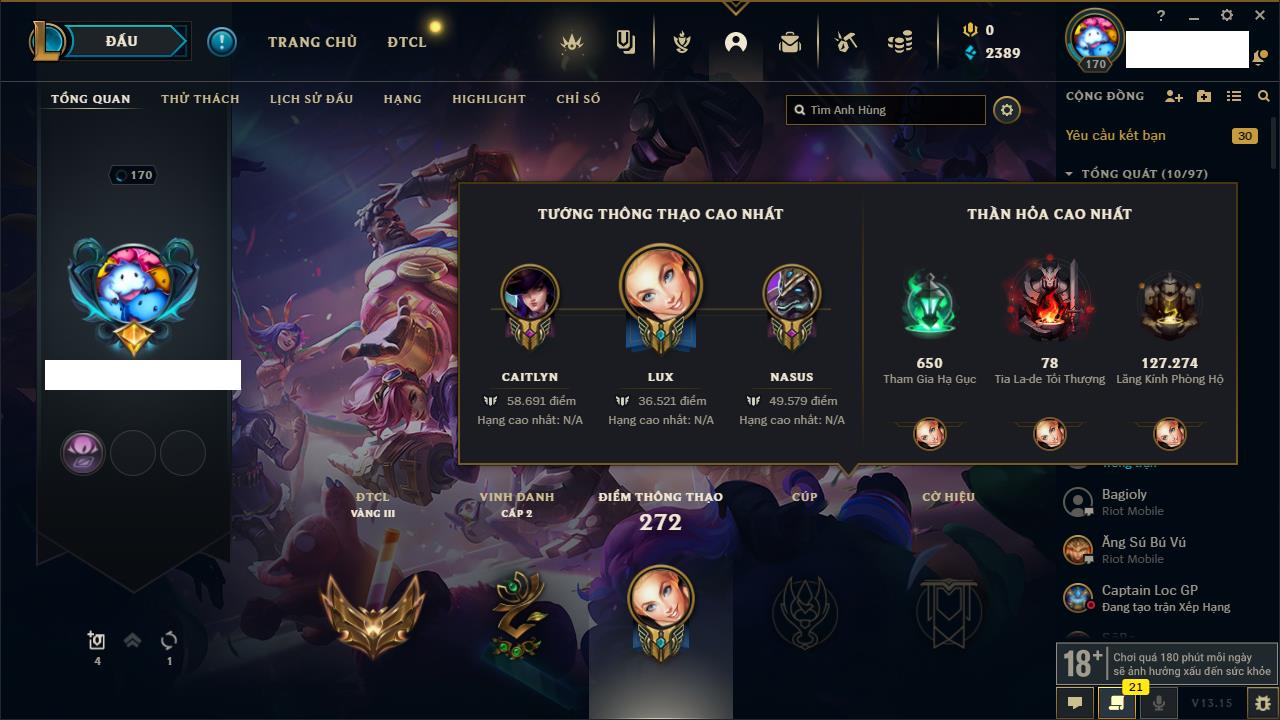Viewport: 1280px width, 720px height.
Task: Close the client window
Action: [x=1259, y=15]
